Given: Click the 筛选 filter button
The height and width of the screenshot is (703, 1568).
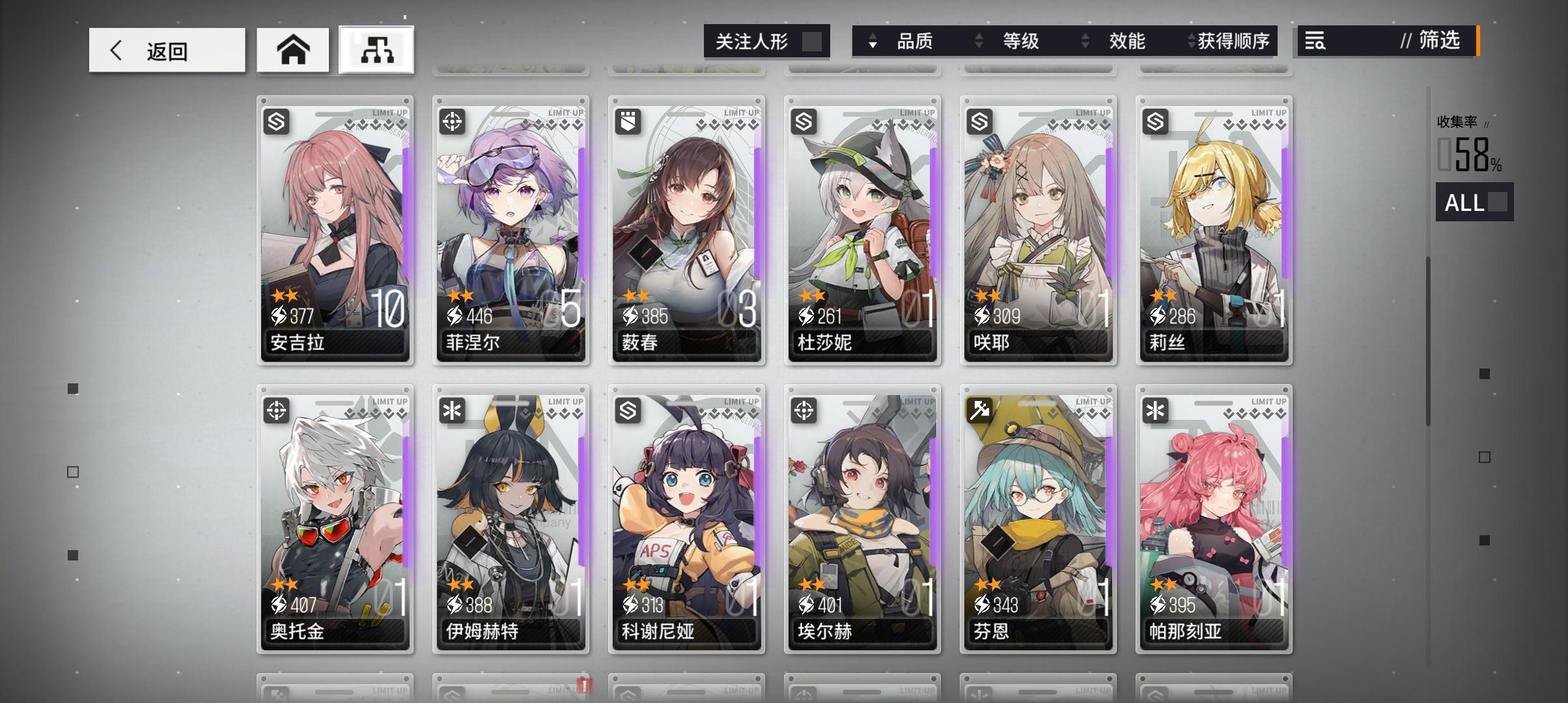Looking at the screenshot, I should (1439, 42).
